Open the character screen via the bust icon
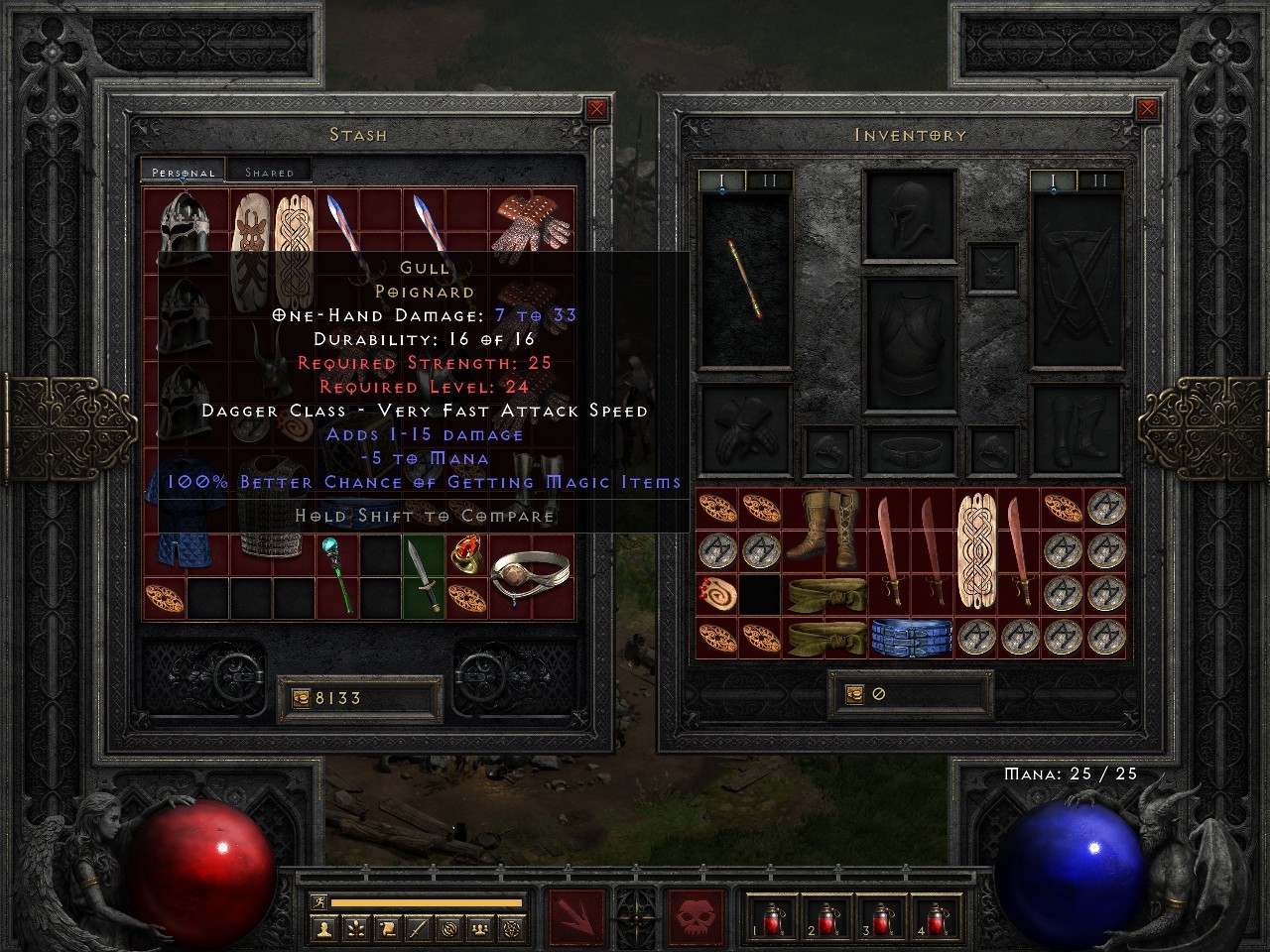 coord(323,929)
